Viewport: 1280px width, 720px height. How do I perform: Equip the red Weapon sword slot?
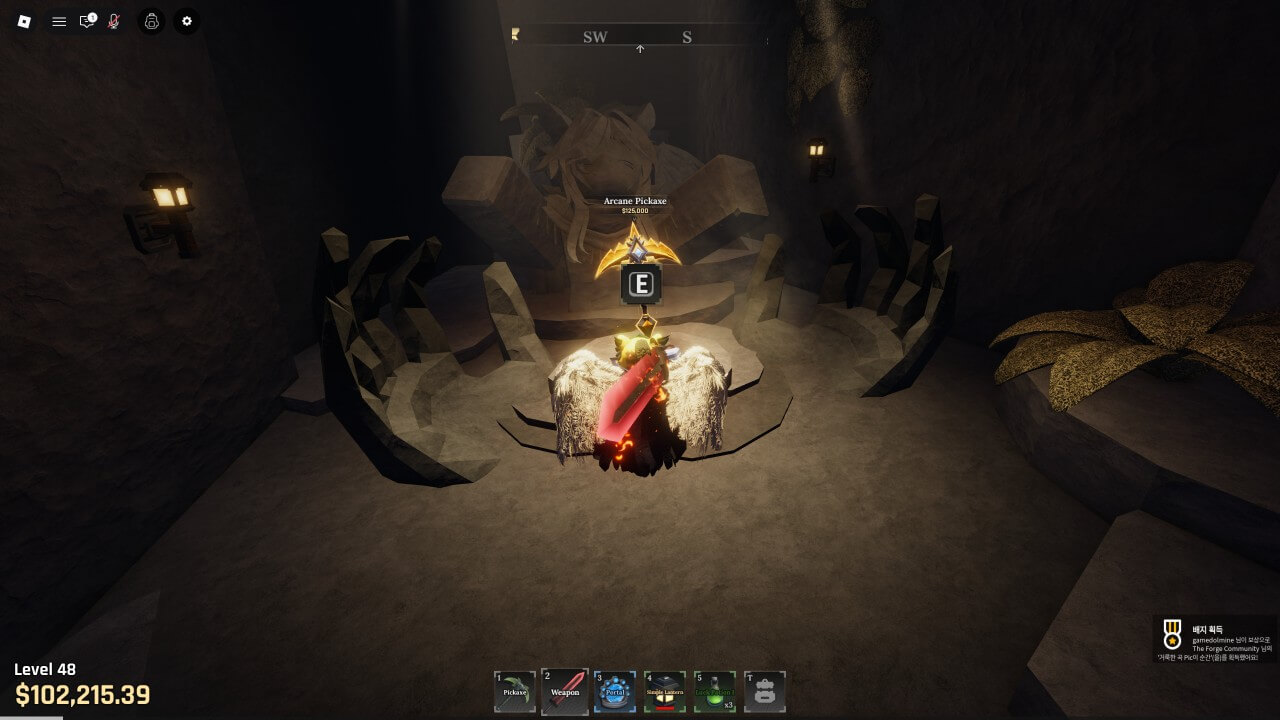(565, 691)
